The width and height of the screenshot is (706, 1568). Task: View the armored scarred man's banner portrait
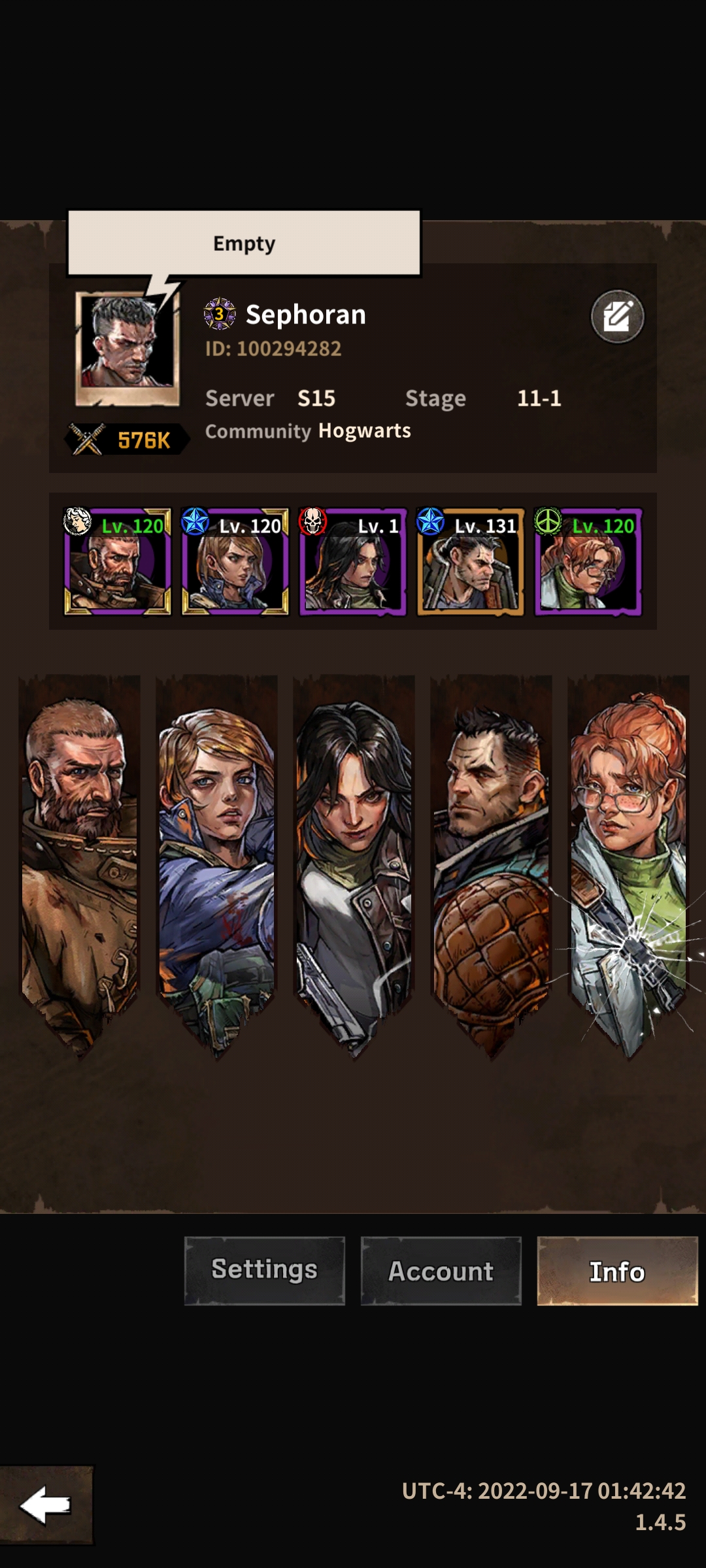coord(491,862)
